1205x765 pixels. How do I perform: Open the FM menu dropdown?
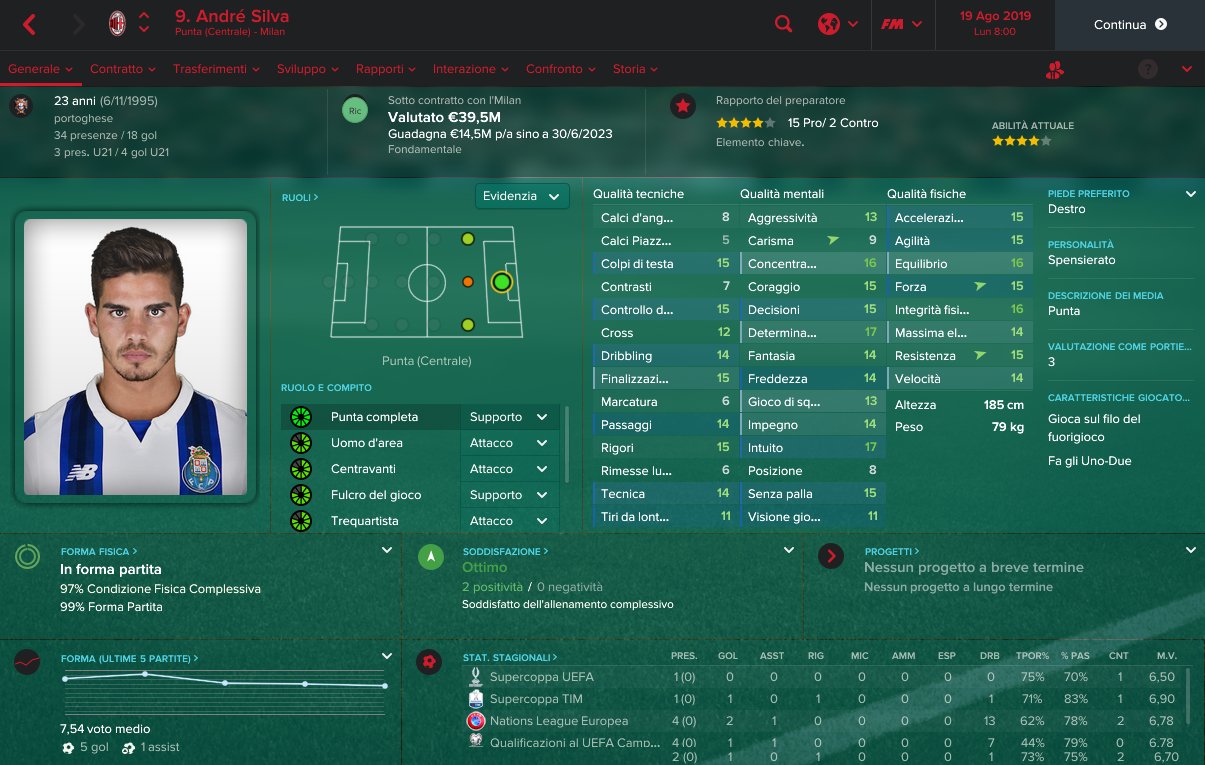[x=901, y=25]
